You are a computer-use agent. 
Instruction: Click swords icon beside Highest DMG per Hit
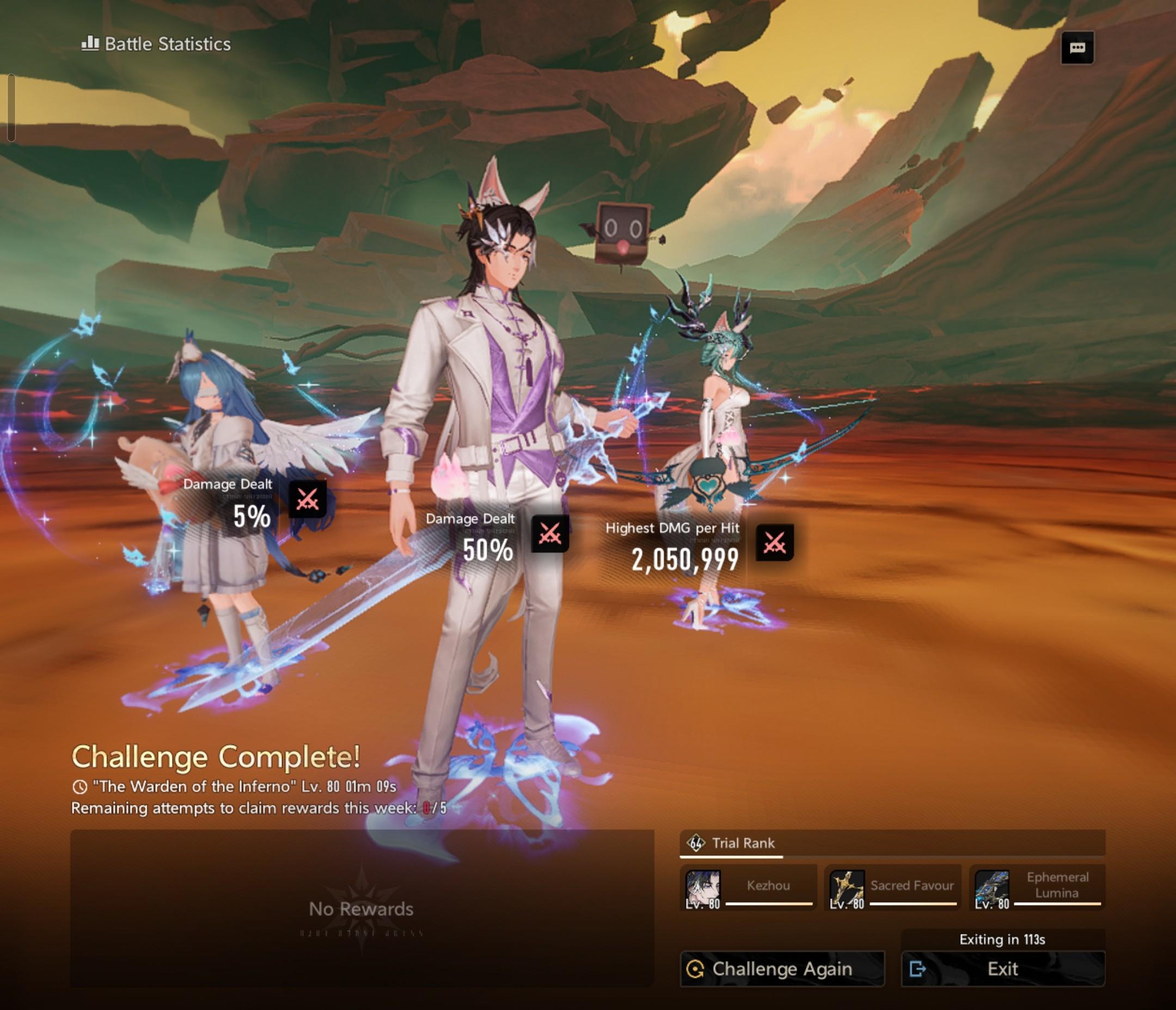point(775,543)
